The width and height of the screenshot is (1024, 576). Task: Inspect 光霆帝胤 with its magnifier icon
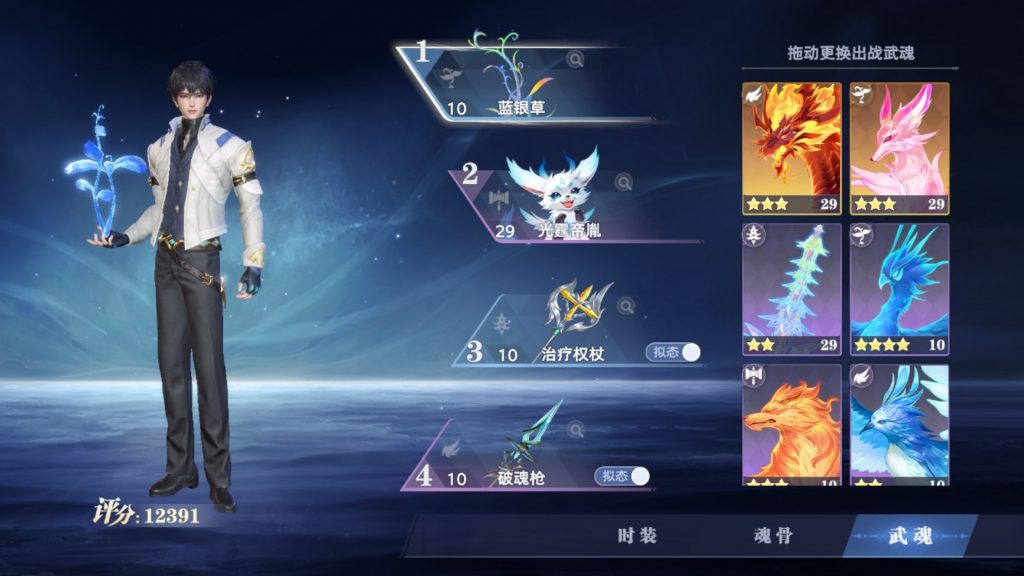[x=623, y=182]
